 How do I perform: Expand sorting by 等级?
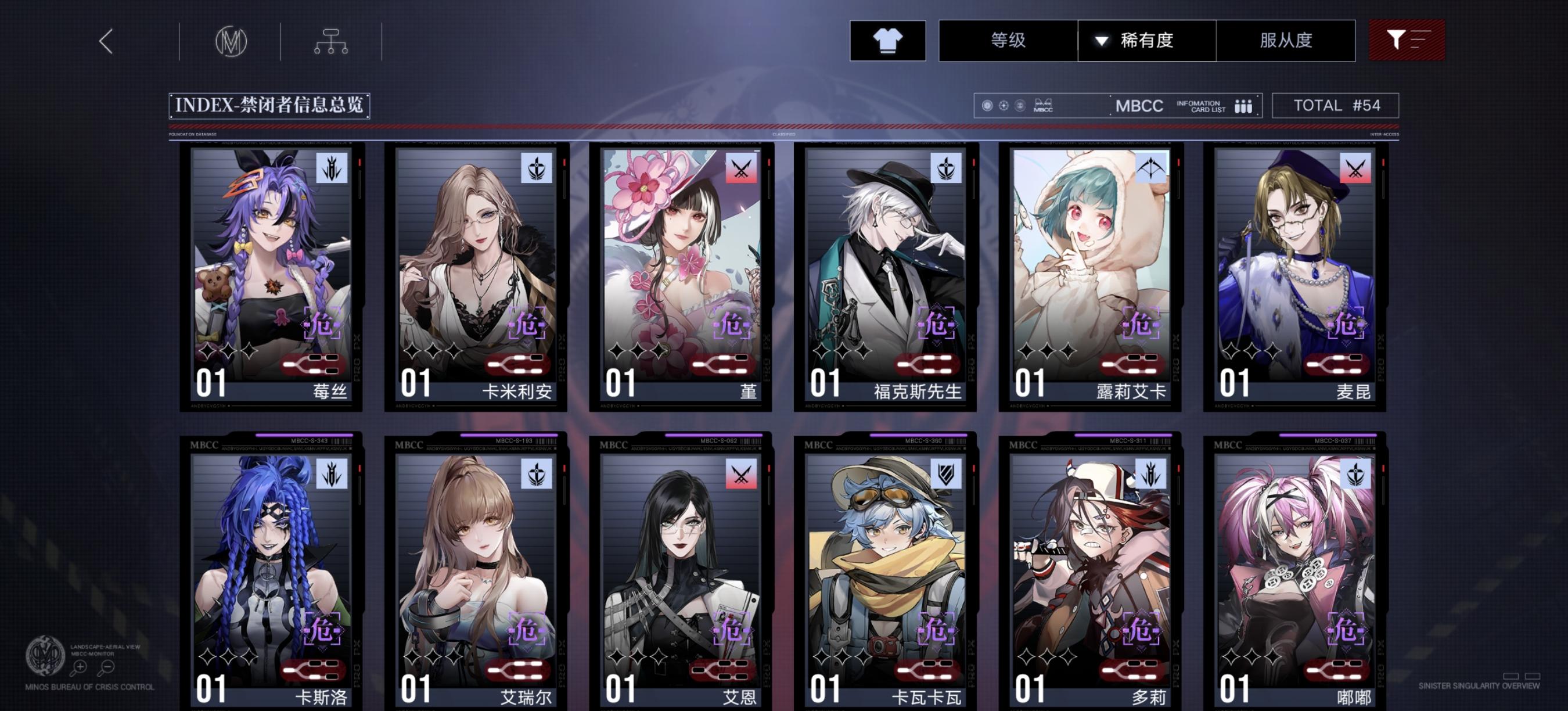(1009, 40)
